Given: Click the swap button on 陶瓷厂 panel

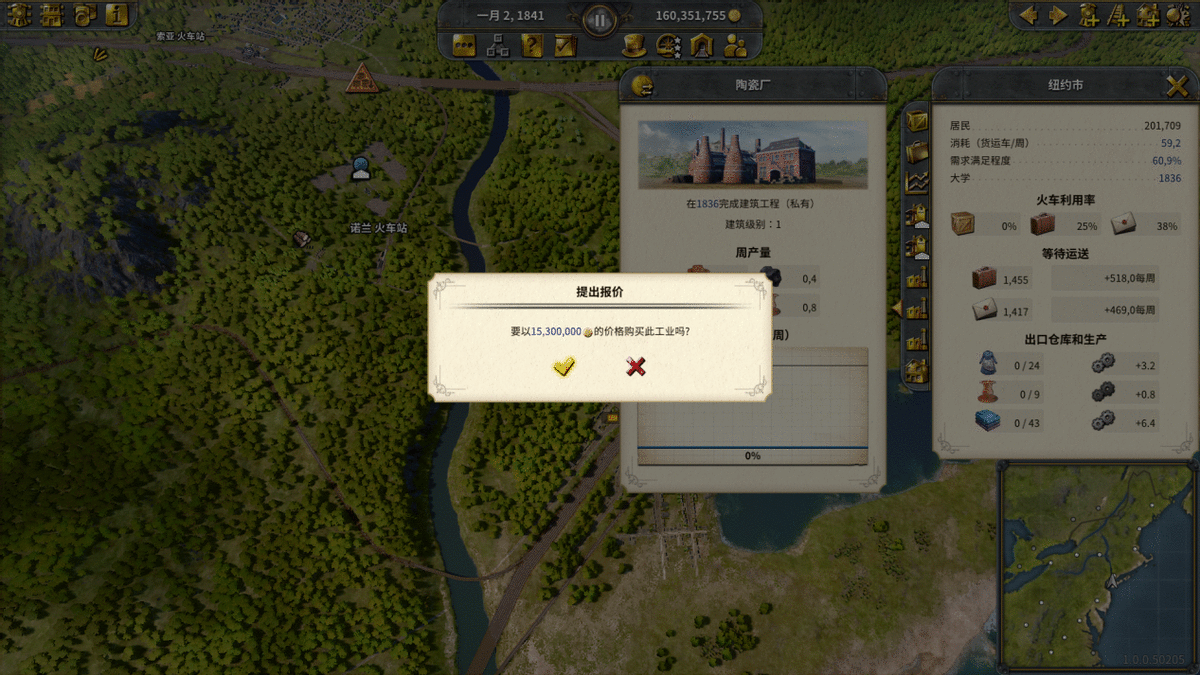Looking at the screenshot, I should coord(642,87).
